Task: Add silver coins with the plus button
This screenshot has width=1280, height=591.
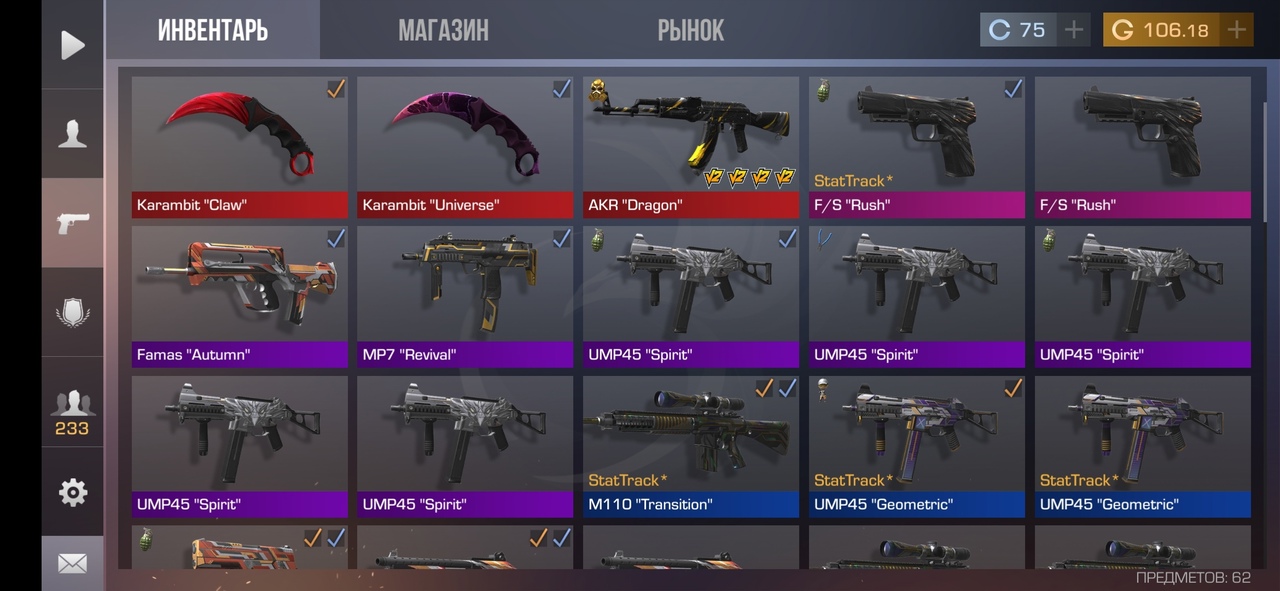Action: tap(1074, 30)
